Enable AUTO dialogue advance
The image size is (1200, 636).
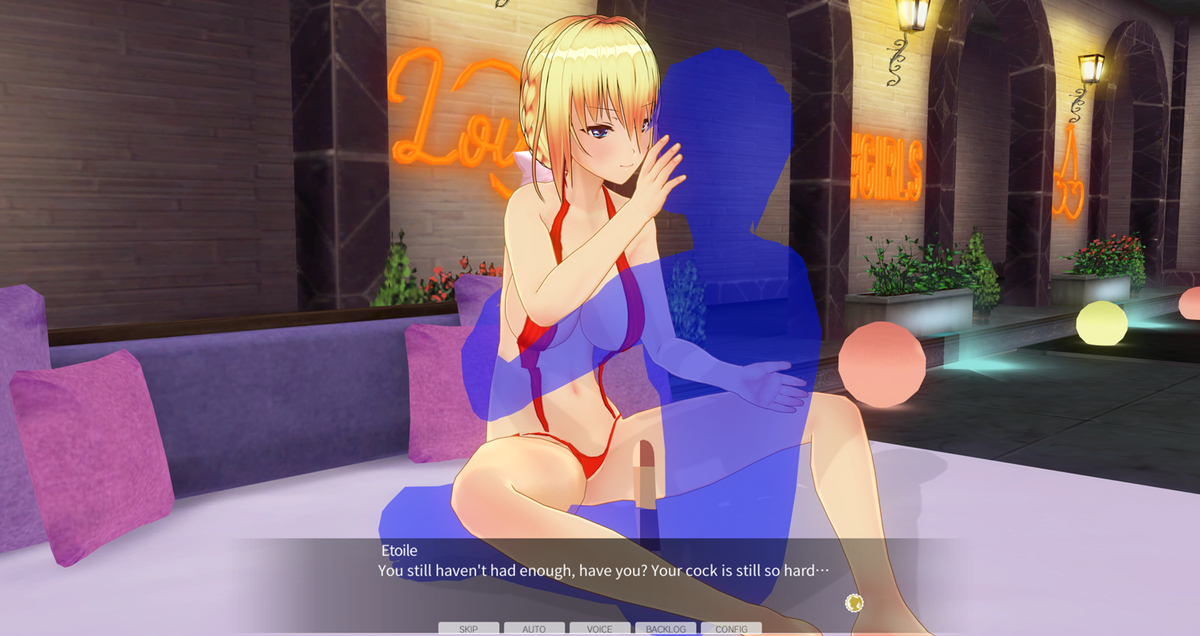pos(534,629)
